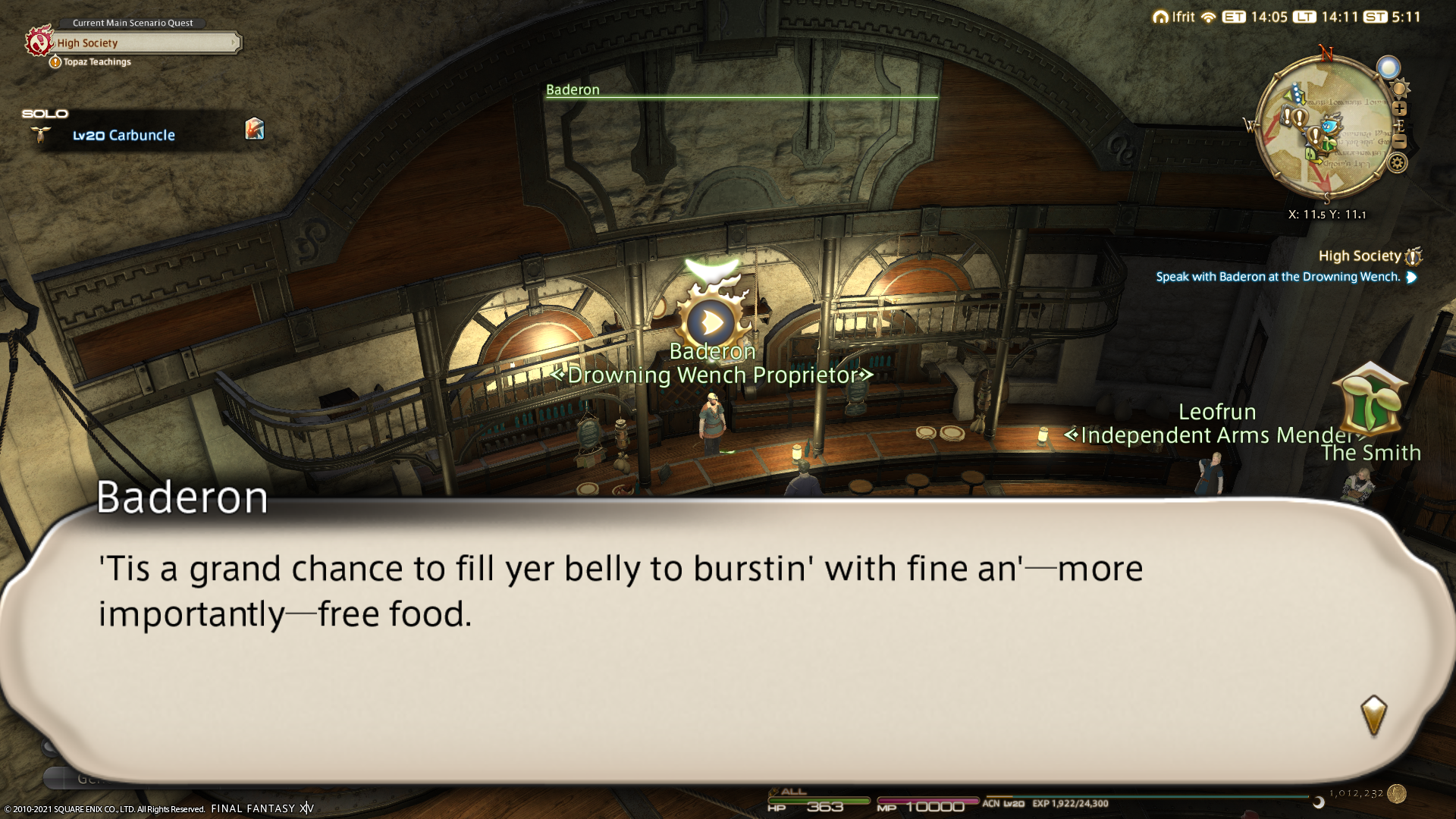Open the map by clicking the minimap
This screenshot has height=819, width=1456.
(1323, 130)
